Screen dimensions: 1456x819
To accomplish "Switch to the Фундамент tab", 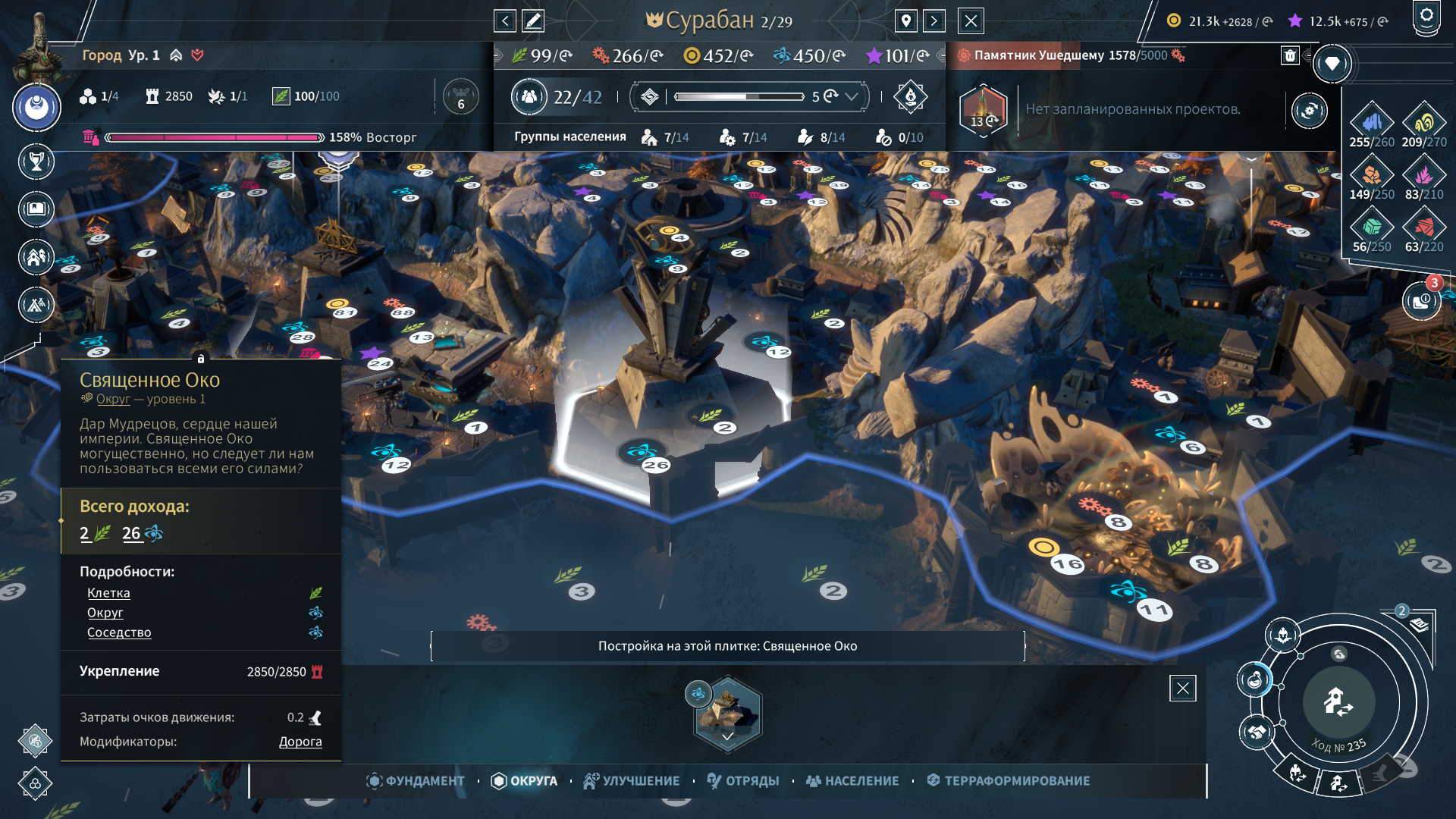I will 416,780.
